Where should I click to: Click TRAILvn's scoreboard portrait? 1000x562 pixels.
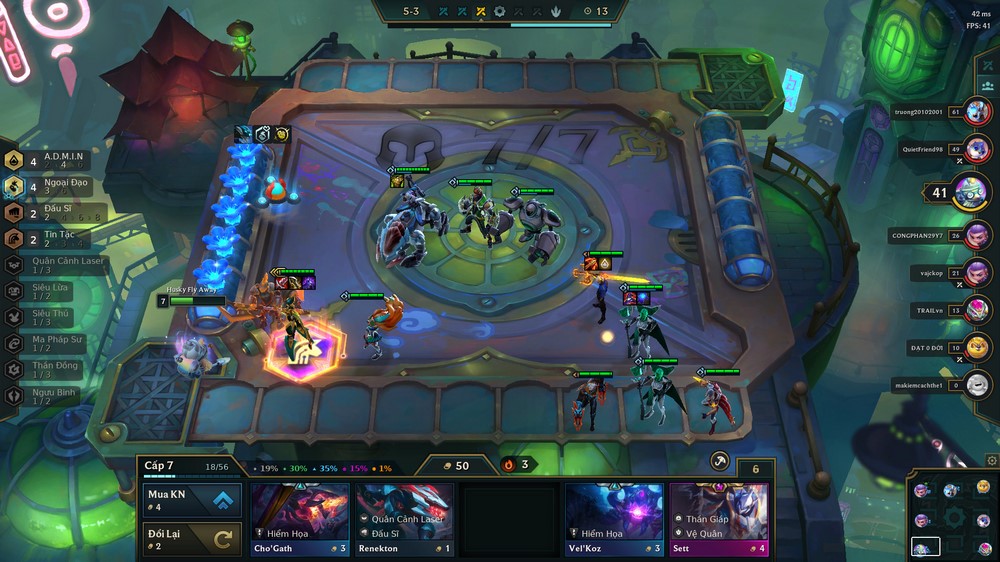tap(978, 310)
